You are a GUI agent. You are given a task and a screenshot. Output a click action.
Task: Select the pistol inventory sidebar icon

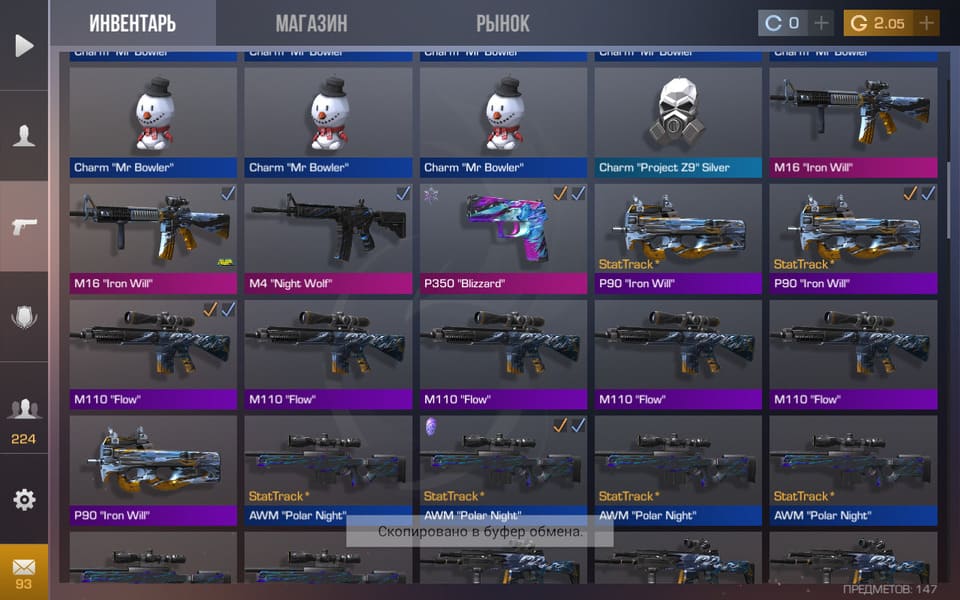pyautogui.click(x=24, y=226)
